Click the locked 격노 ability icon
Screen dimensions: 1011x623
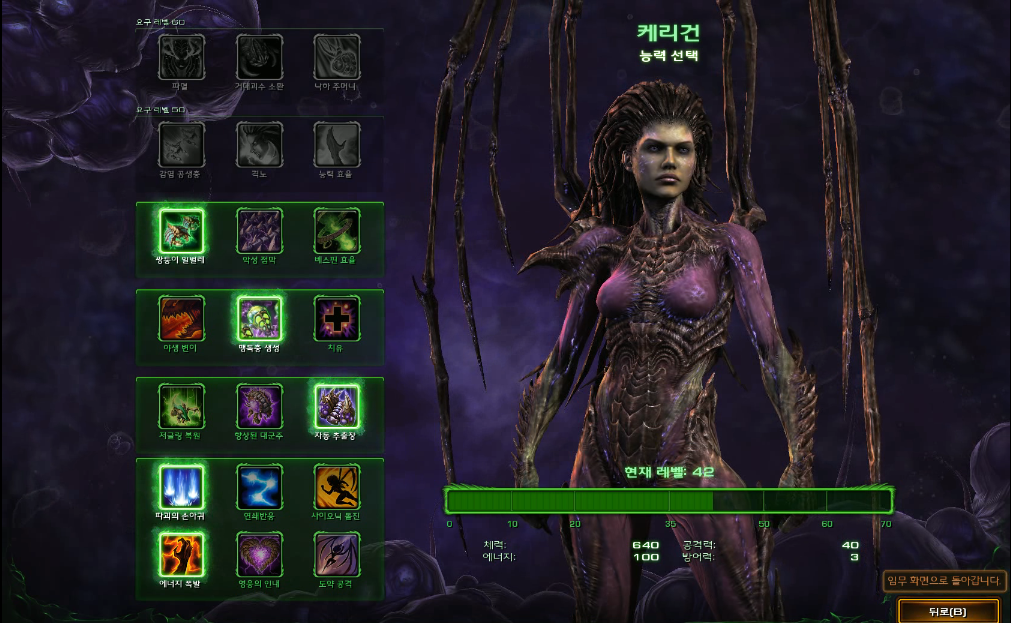[259, 145]
